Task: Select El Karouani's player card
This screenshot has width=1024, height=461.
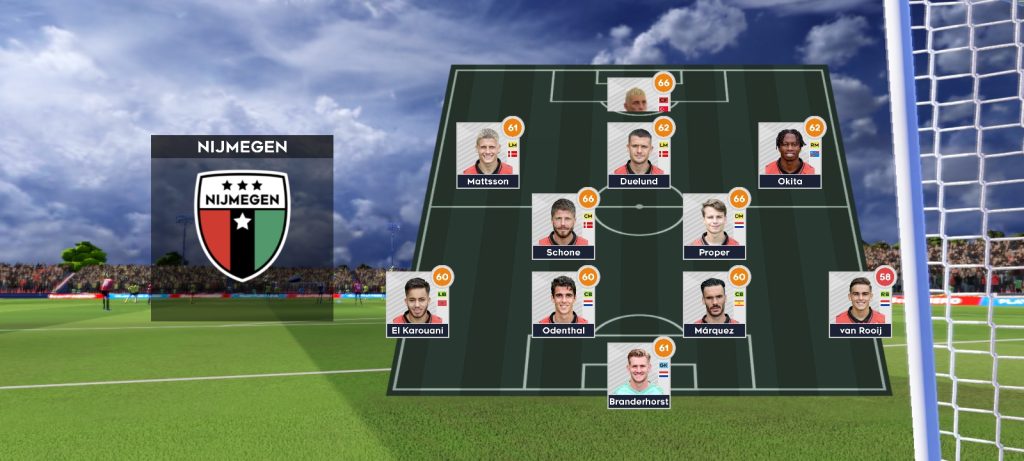Action: pos(416,304)
